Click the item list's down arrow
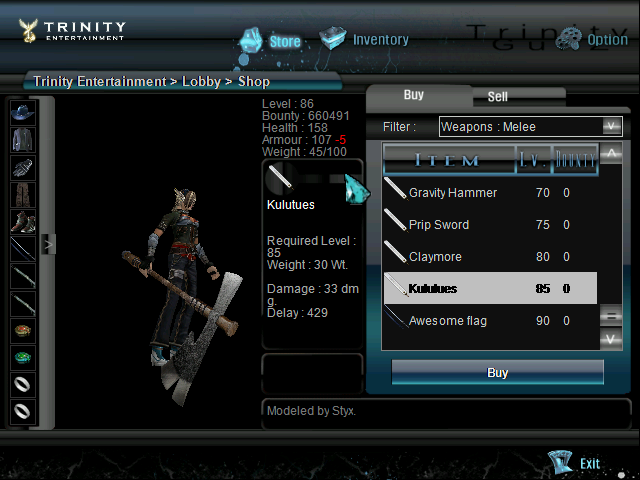Image resolution: width=640 pixels, height=480 pixels. coord(613,339)
